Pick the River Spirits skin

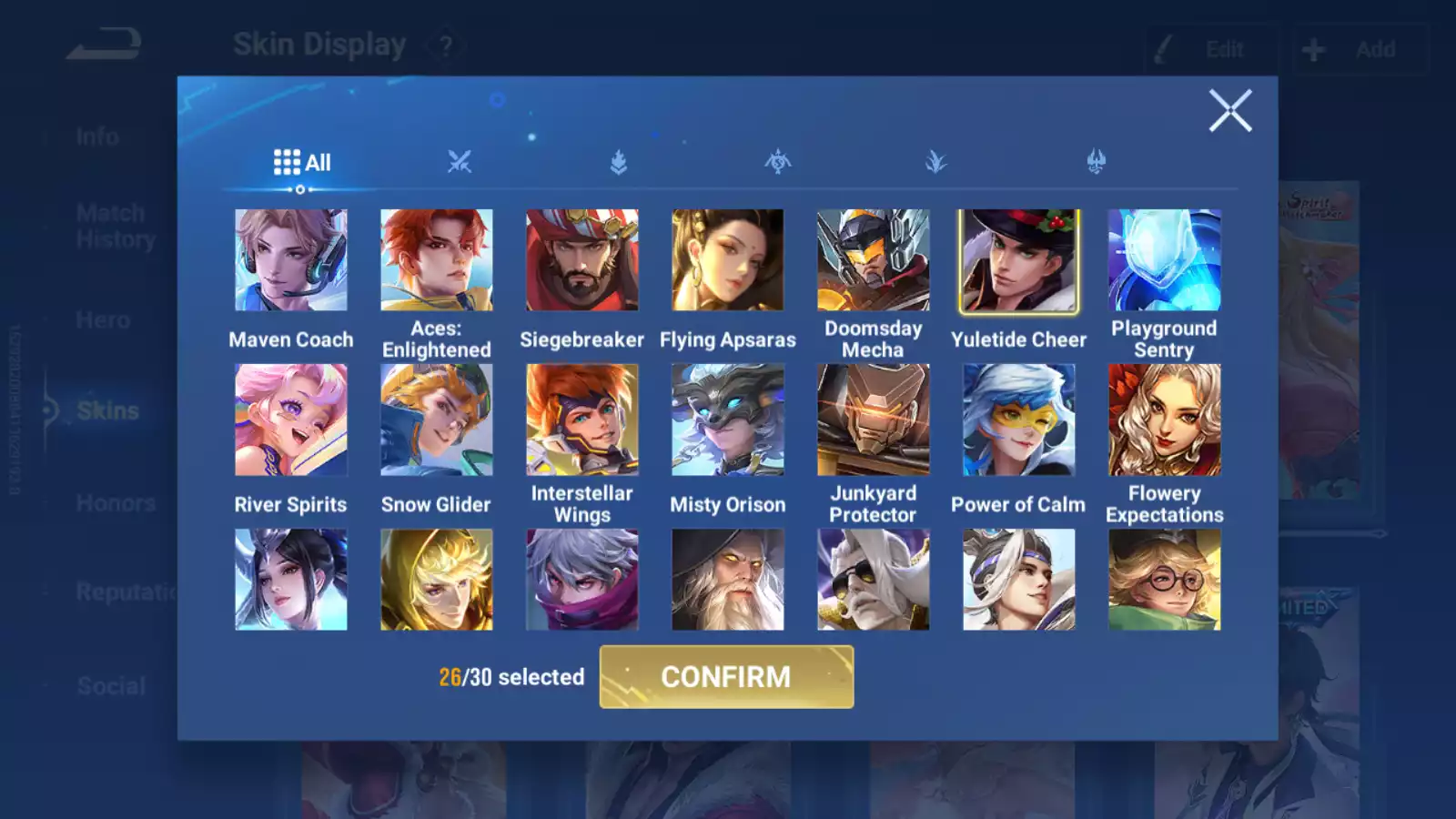coord(290,420)
